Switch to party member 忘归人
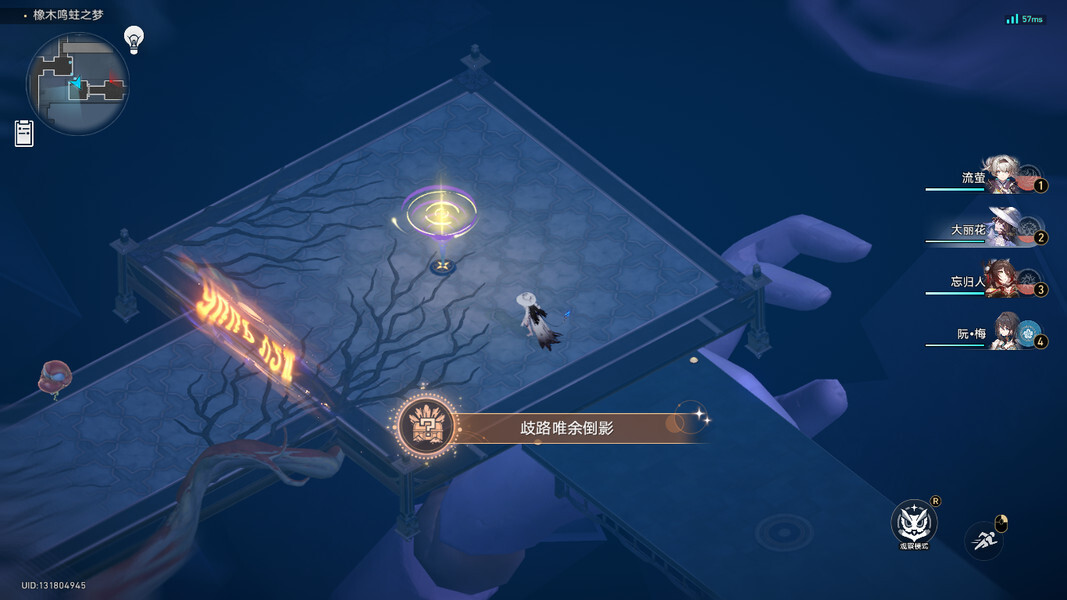Viewport: 1067px width, 600px height. pyautogui.click(x=1001, y=279)
